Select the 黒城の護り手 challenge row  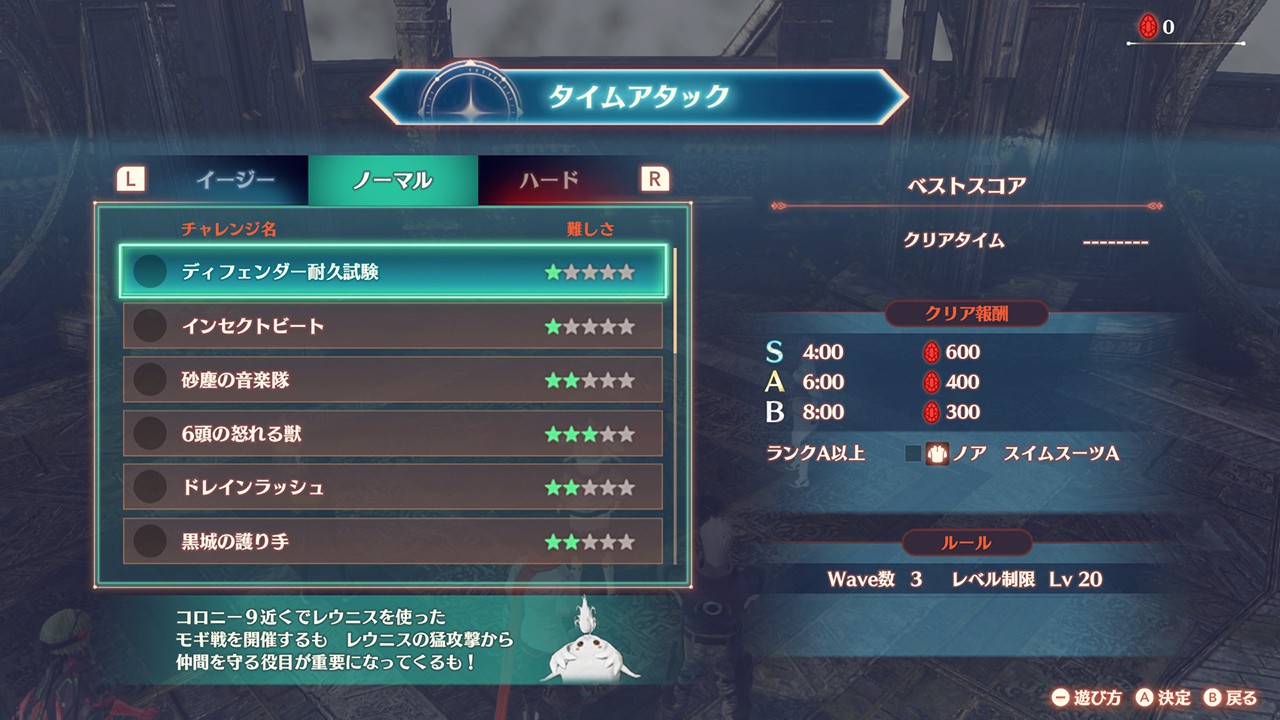point(392,542)
